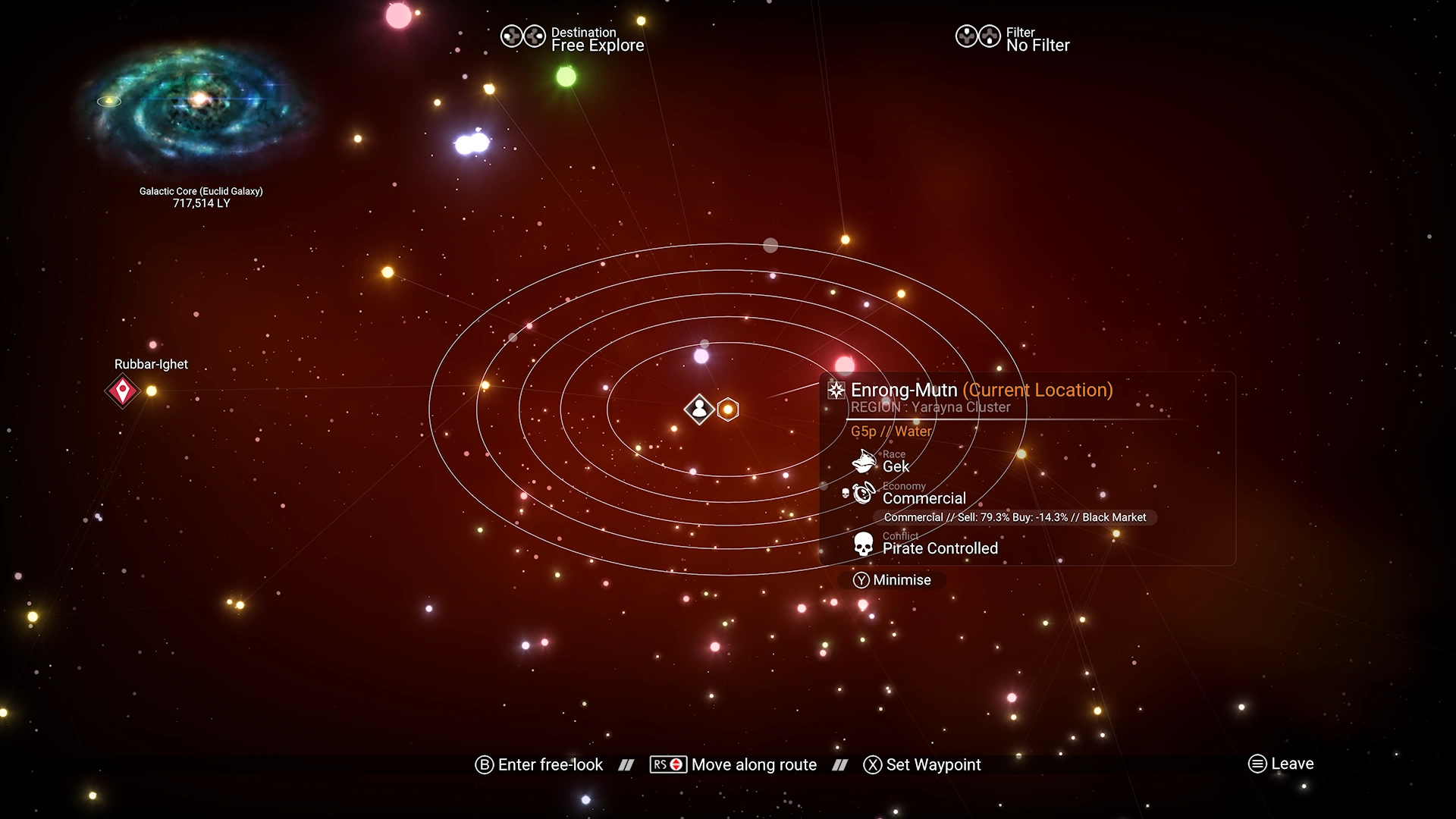Click the Enrong-Mutn system title

(904, 390)
